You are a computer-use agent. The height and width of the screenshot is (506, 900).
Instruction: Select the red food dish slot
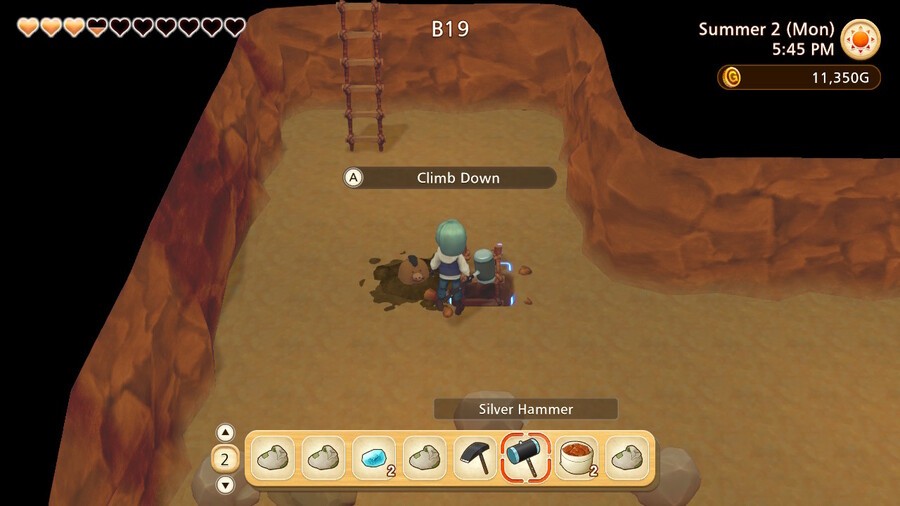577,458
